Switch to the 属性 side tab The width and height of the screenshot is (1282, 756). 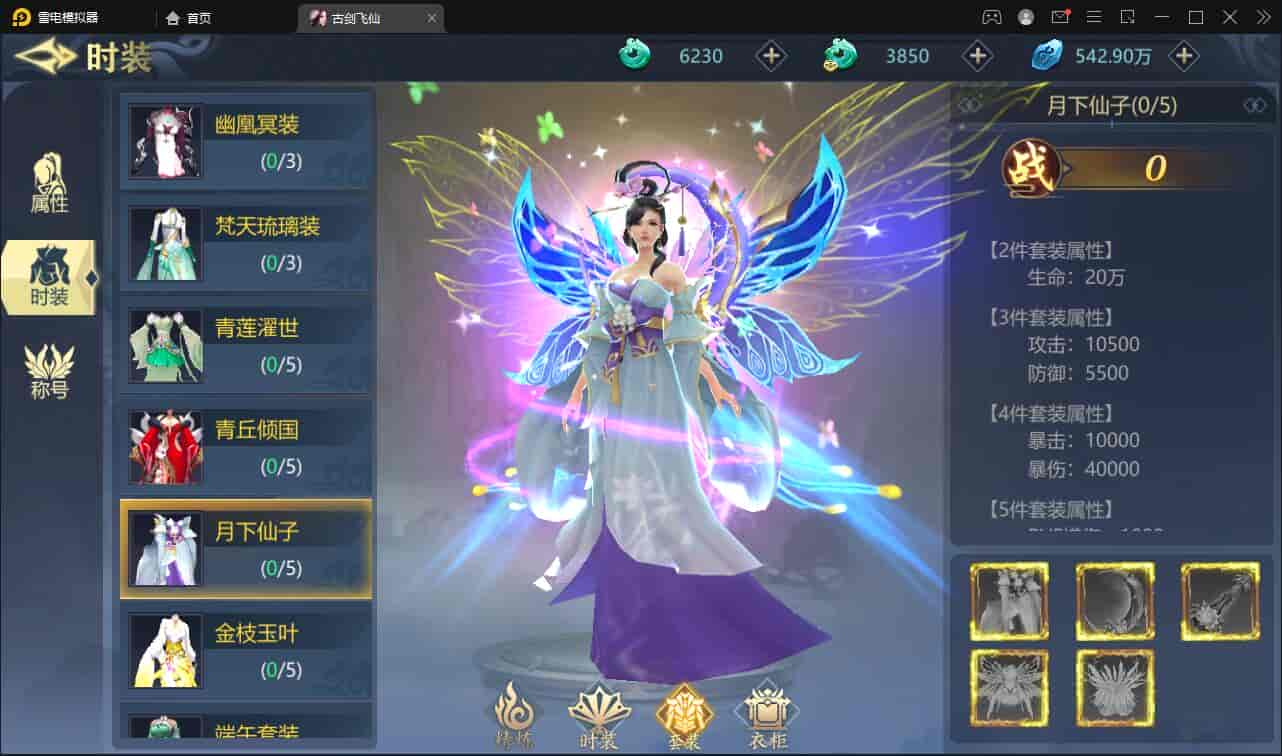click(x=49, y=184)
